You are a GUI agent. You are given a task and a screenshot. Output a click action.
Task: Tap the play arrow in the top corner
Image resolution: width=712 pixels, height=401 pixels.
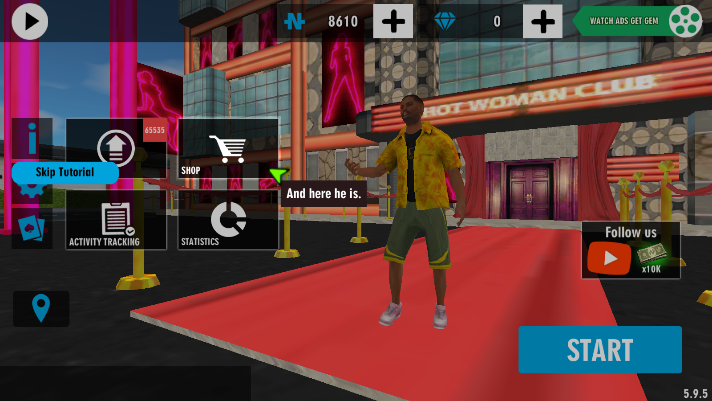coord(30,20)
